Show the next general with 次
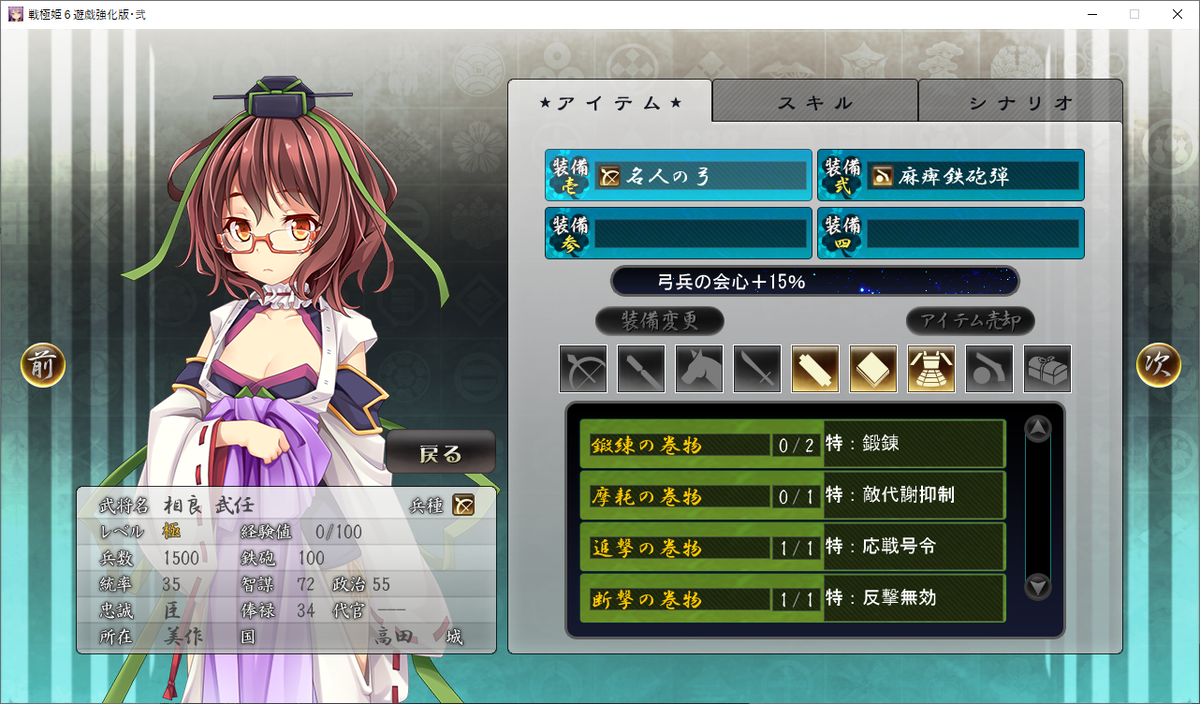Screen dimensions: 1200x704 (1158, 365)
